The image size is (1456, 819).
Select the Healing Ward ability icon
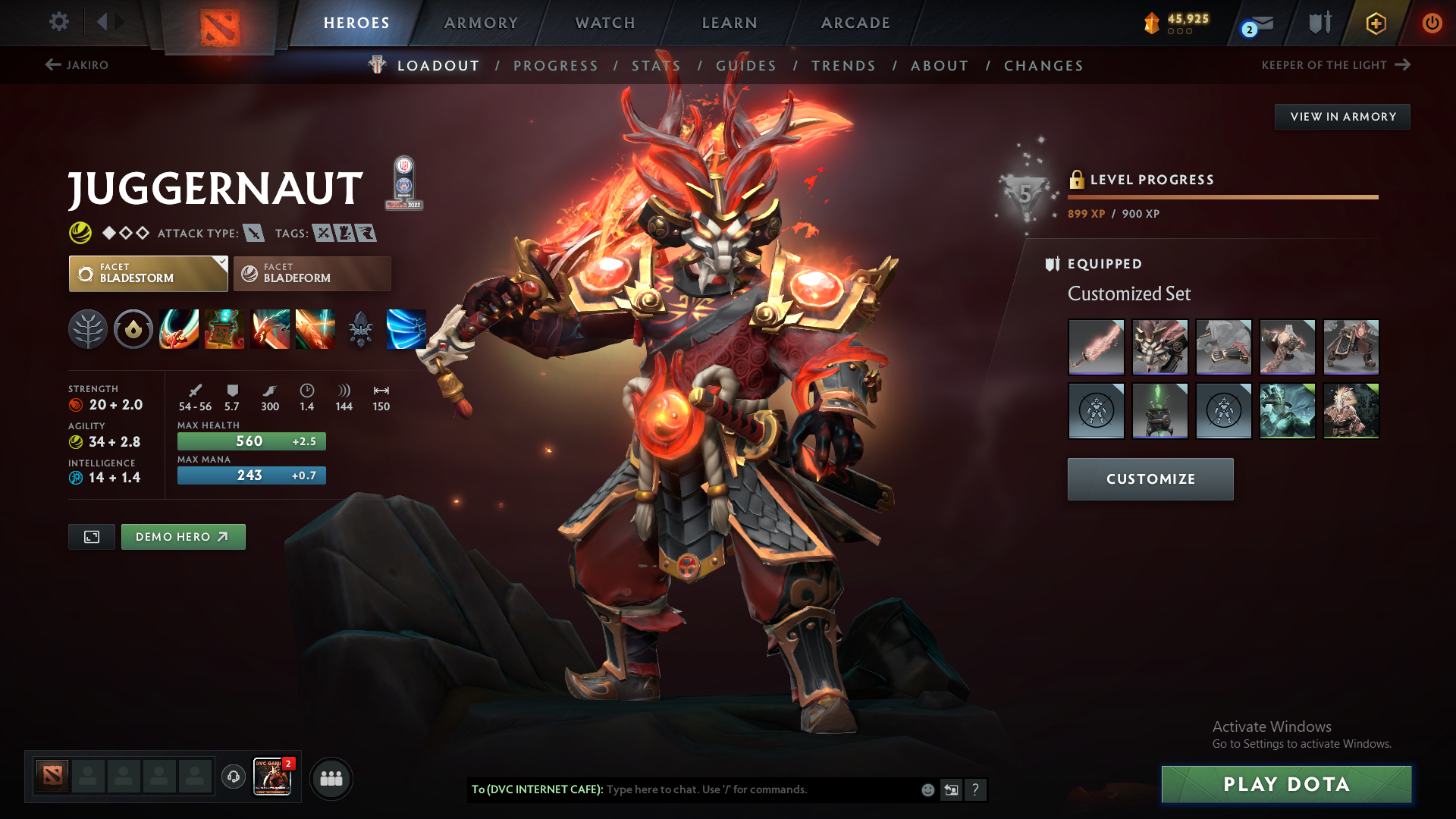224,329
